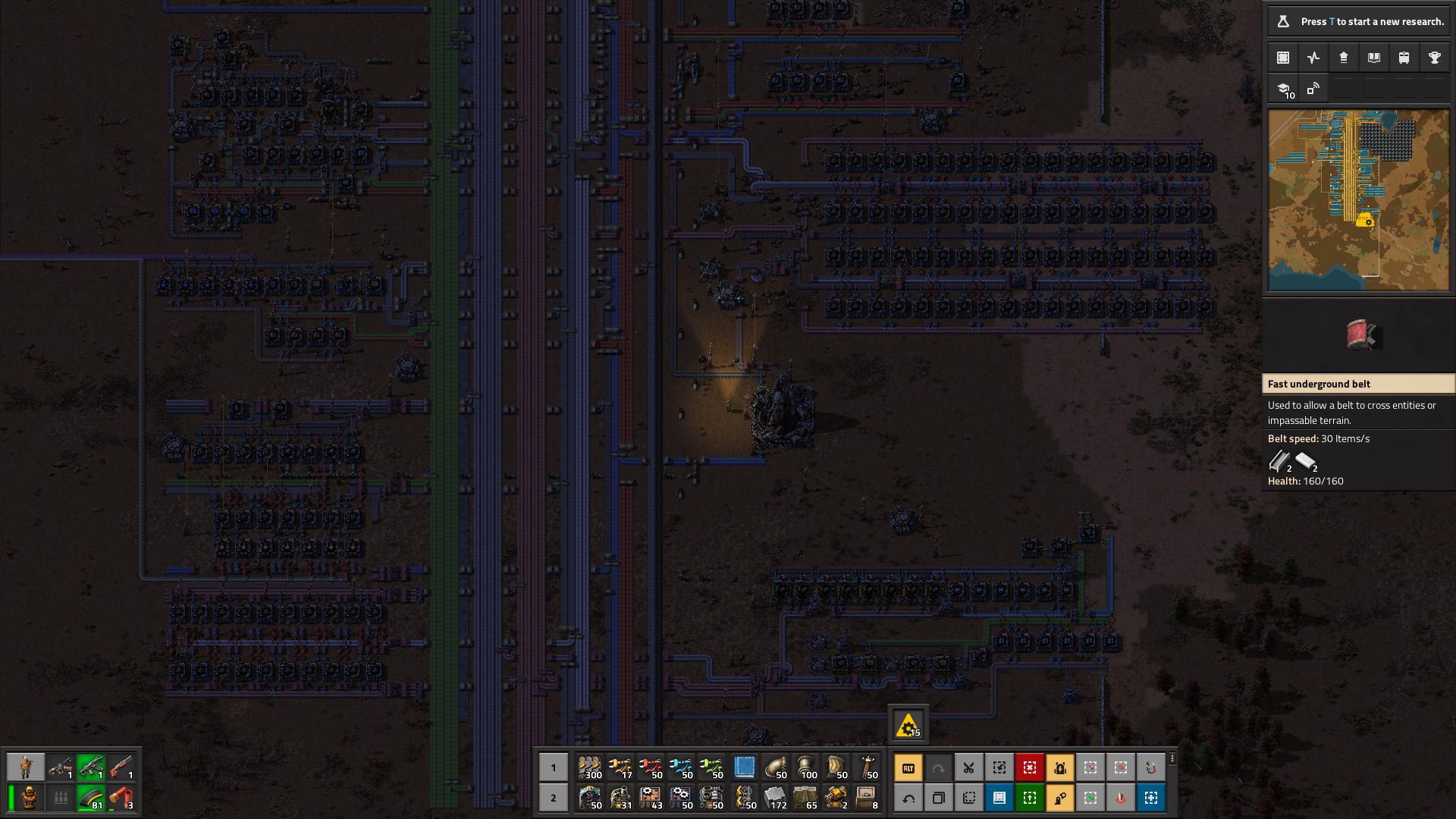Open the character armor slot
This screenshot has height=819, width=1456.
point(30,798)
